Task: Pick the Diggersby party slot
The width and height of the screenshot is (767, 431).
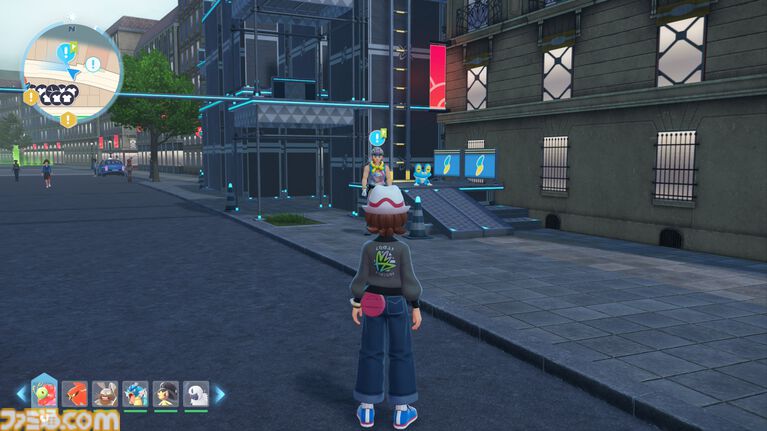Action: pyautogui.click(x=105, y=394)
